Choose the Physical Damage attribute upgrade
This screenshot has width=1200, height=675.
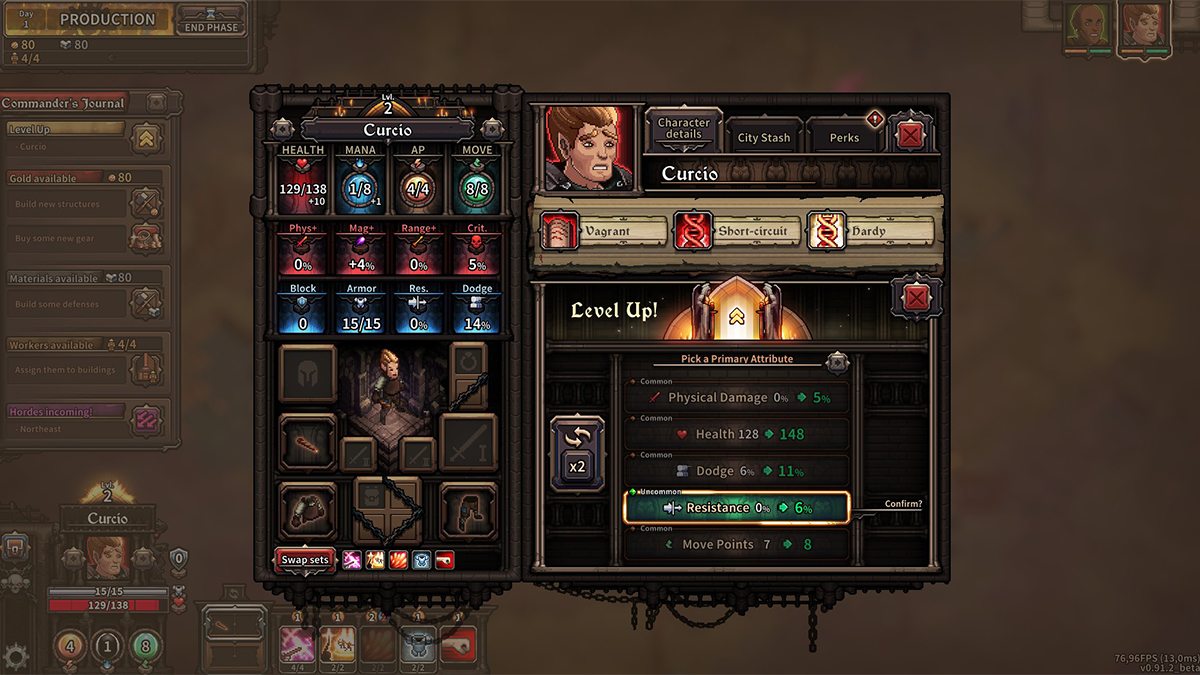tap(736, 397)
